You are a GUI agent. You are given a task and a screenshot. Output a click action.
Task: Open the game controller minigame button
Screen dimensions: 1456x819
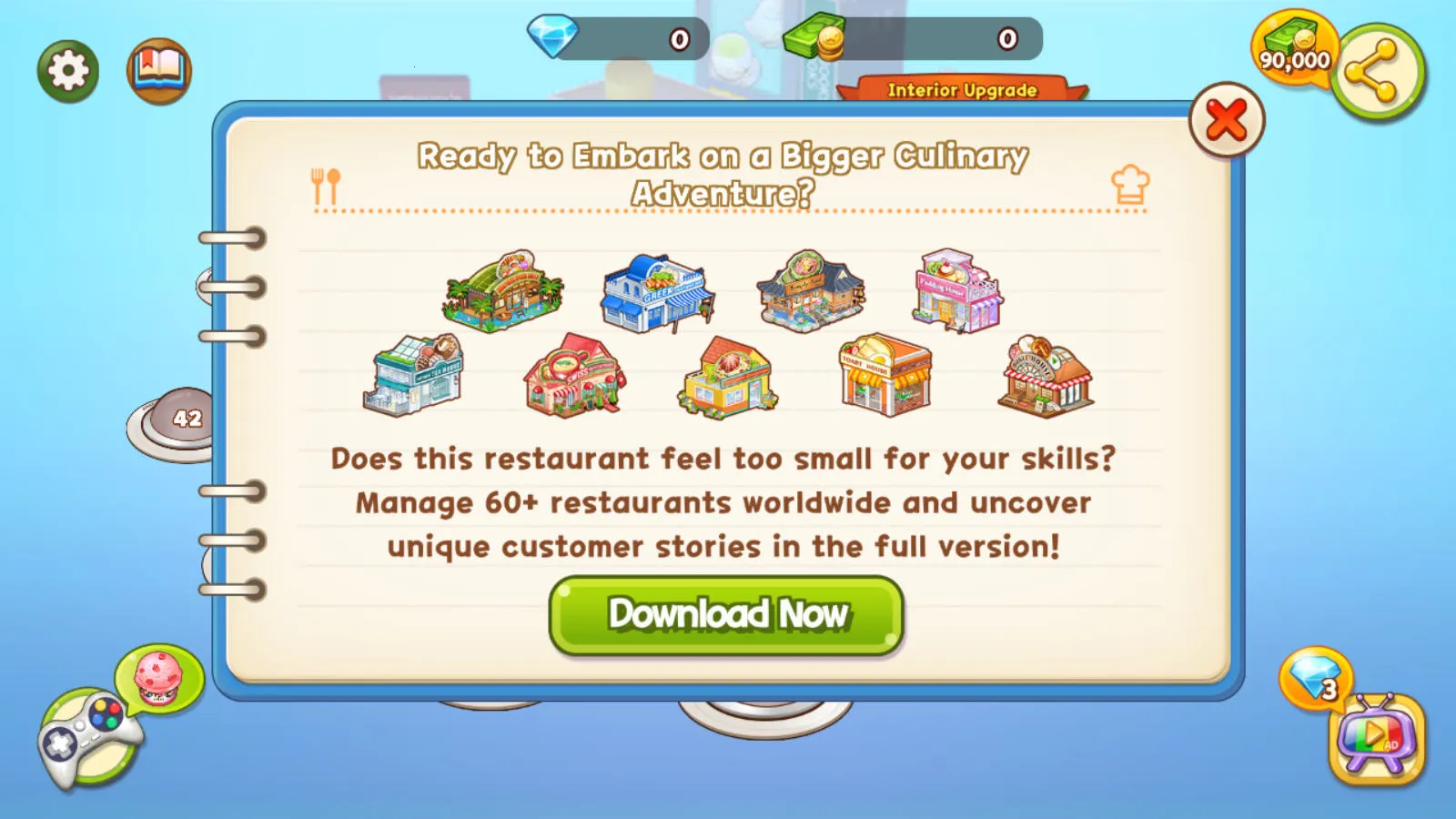pos(88,738)
